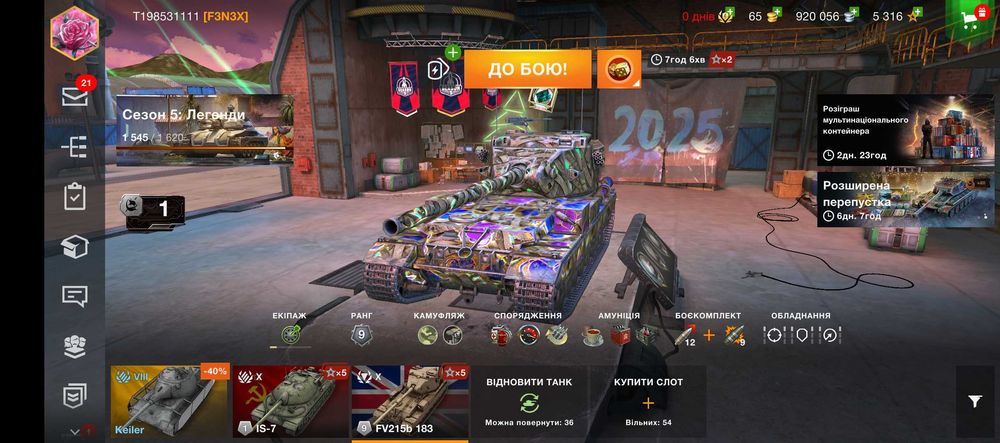The image size is (1000, 443).
Task: Open the Камуфляж camouflage selection
Action: pos(440,336)
